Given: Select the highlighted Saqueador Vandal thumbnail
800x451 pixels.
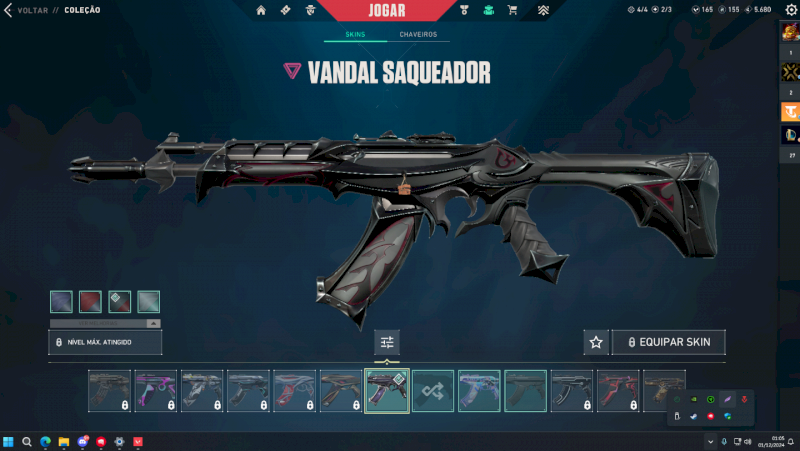Looking at the screenshot, I should tap(387, 391).
